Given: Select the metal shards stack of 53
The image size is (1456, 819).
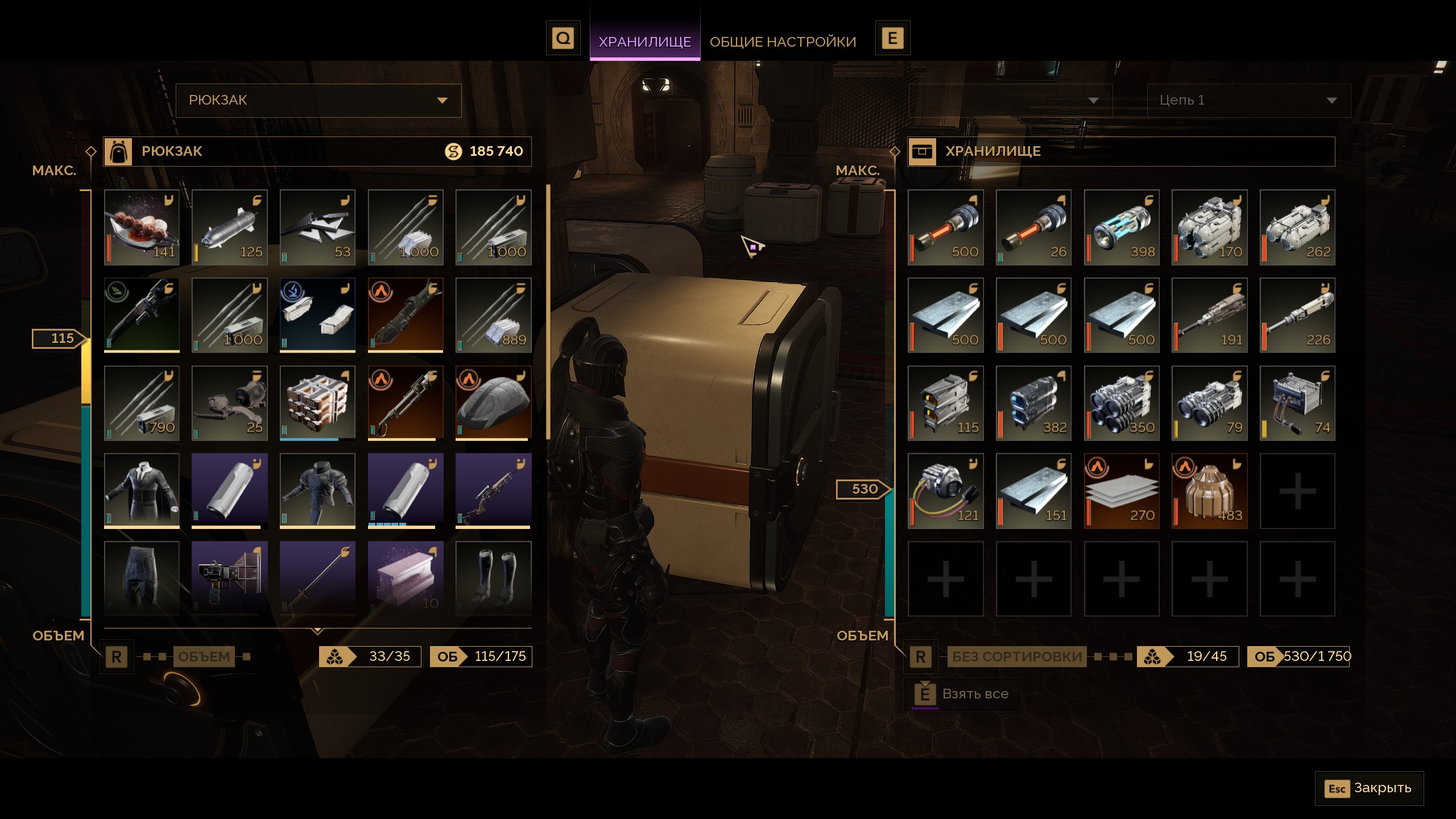Looking at the screenshot, I should pos(317,227).
